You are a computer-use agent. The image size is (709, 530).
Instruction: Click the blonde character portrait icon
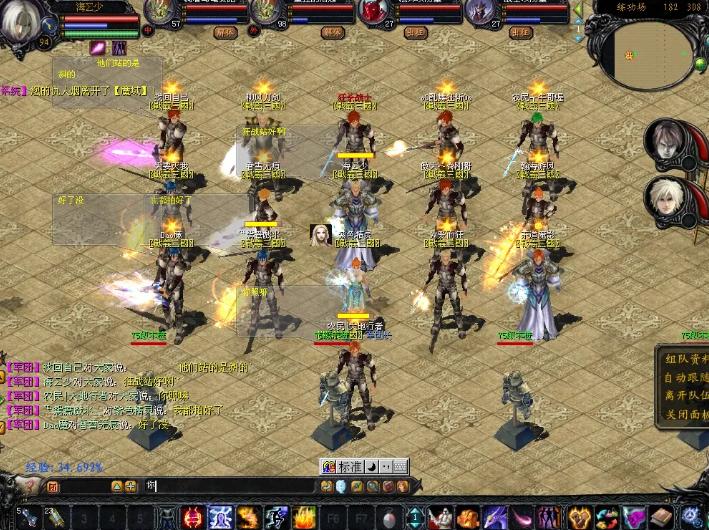click(x=321, y=234)
